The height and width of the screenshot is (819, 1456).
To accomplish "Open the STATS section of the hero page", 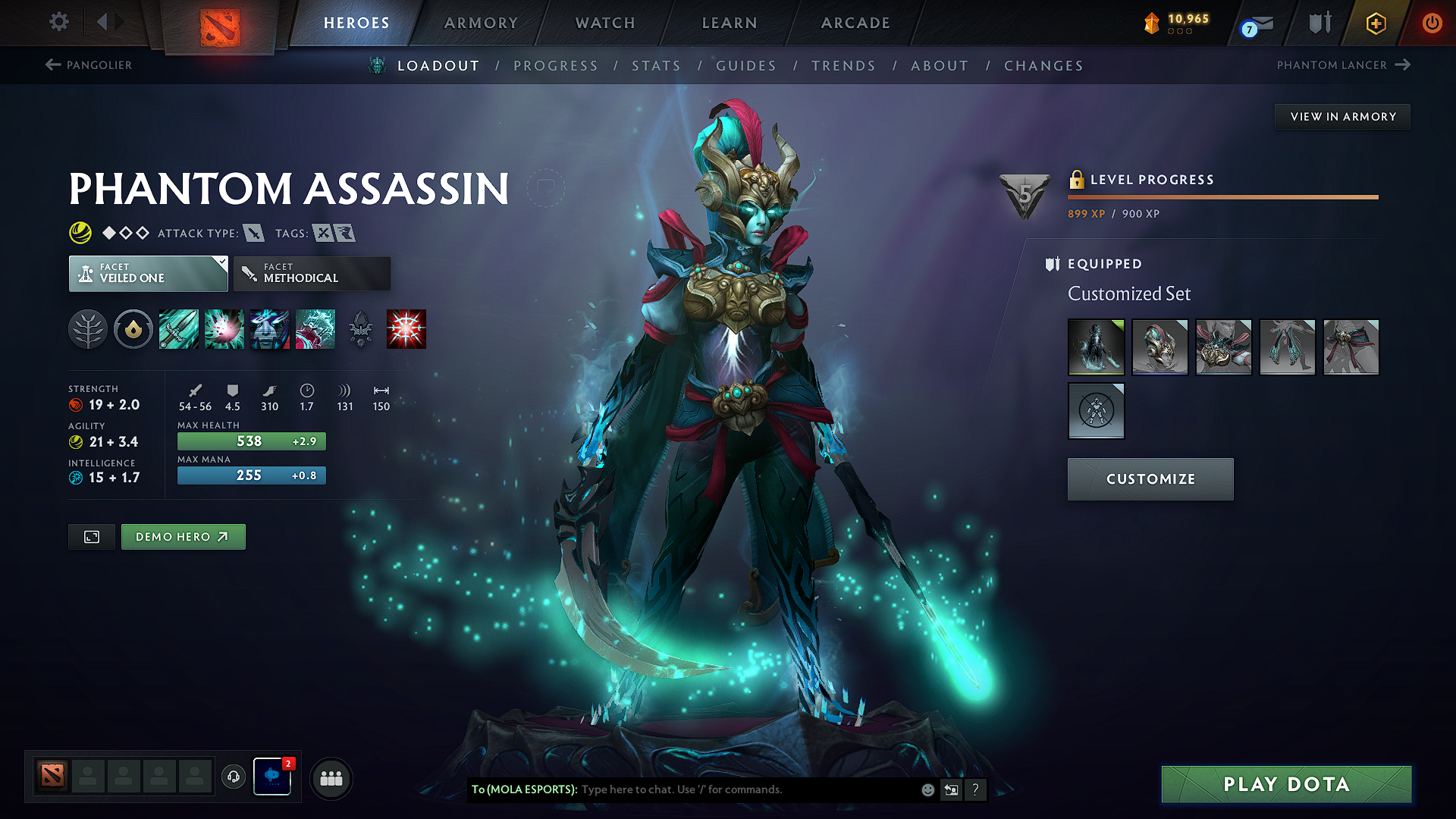I will click(x=657, y=65).
